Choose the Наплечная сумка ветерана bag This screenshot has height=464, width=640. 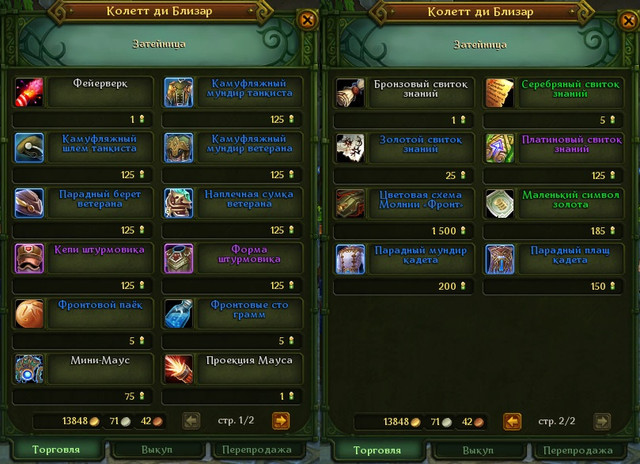point(180,203)
